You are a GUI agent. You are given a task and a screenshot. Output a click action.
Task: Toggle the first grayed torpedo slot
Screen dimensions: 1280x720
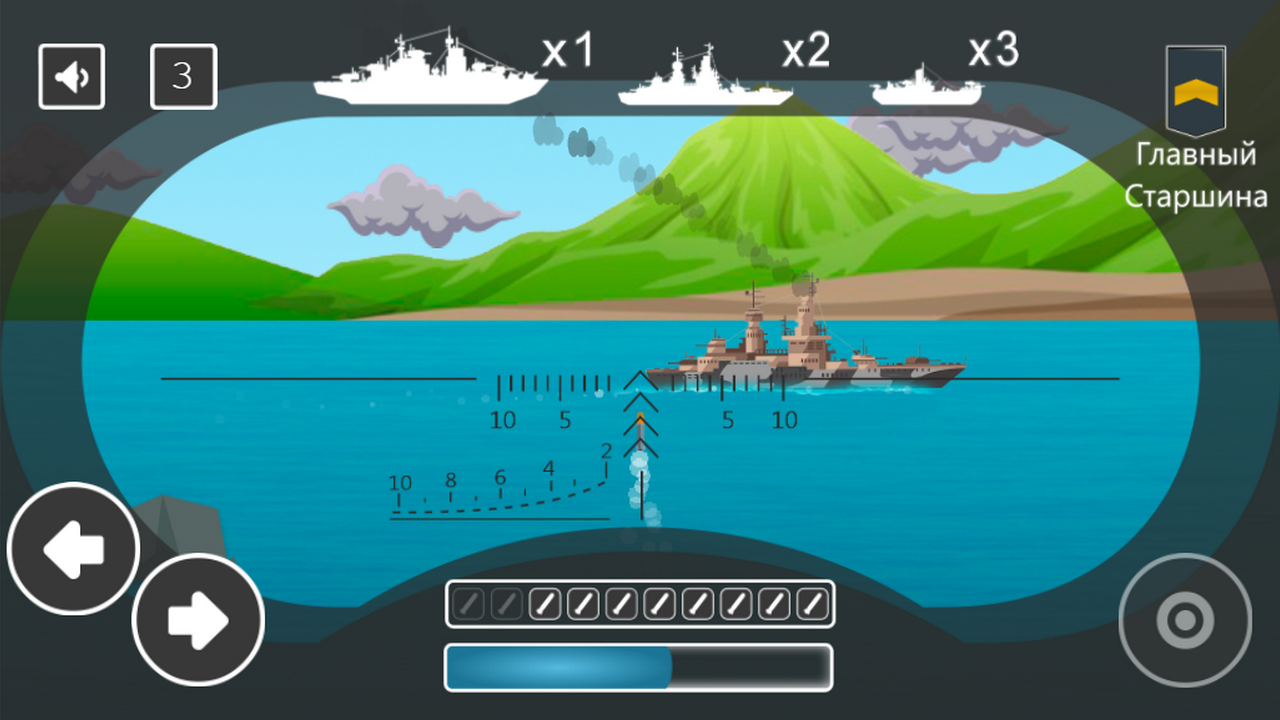point(466,603)
